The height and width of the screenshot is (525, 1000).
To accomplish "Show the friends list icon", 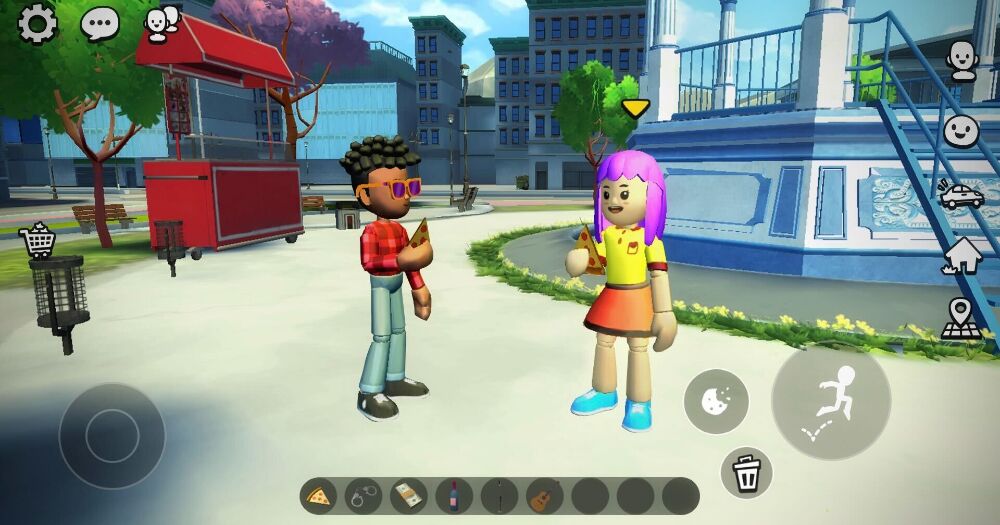I will point(162,23).
